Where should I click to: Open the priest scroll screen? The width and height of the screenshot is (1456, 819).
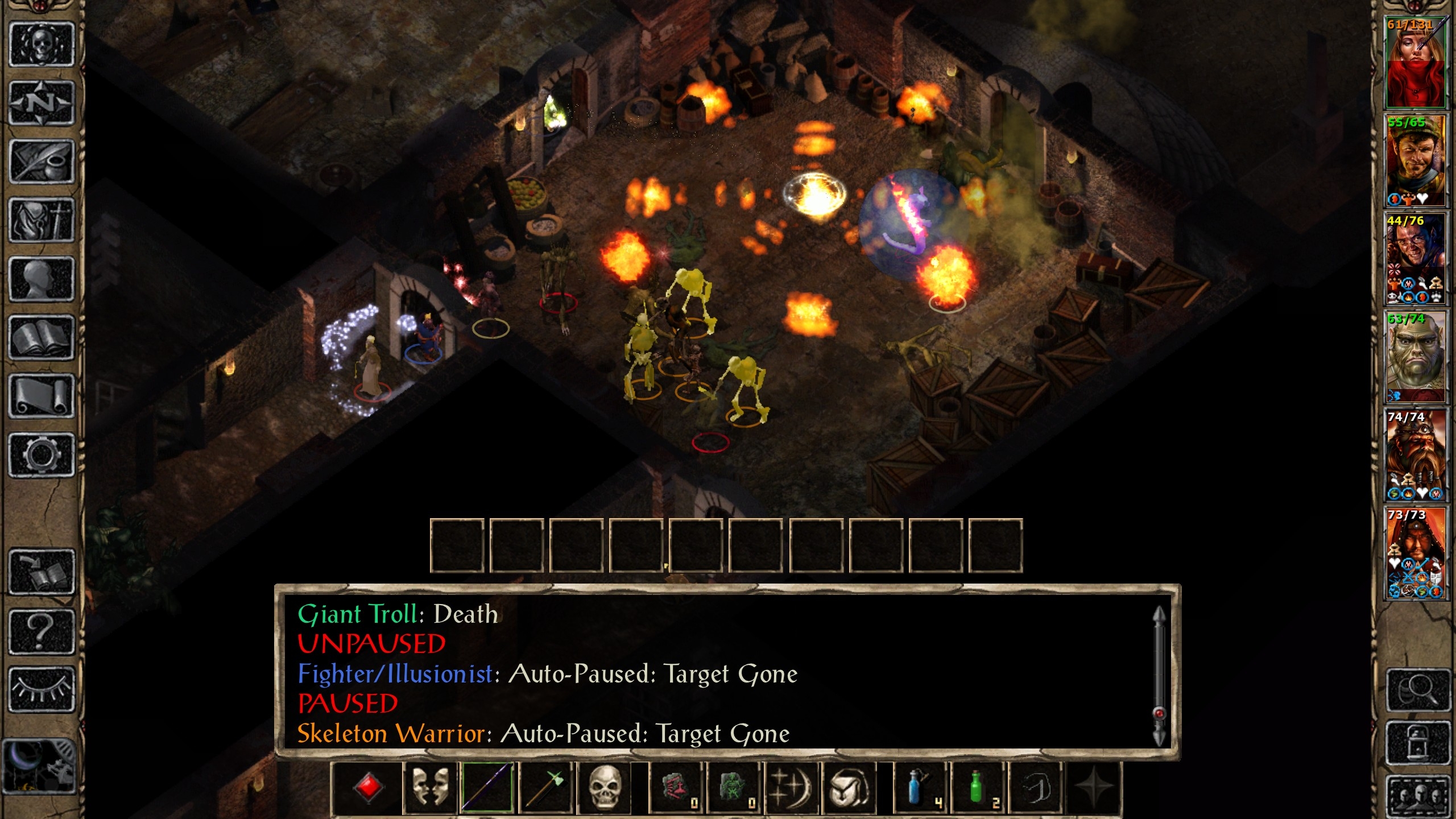click(42, 396)
